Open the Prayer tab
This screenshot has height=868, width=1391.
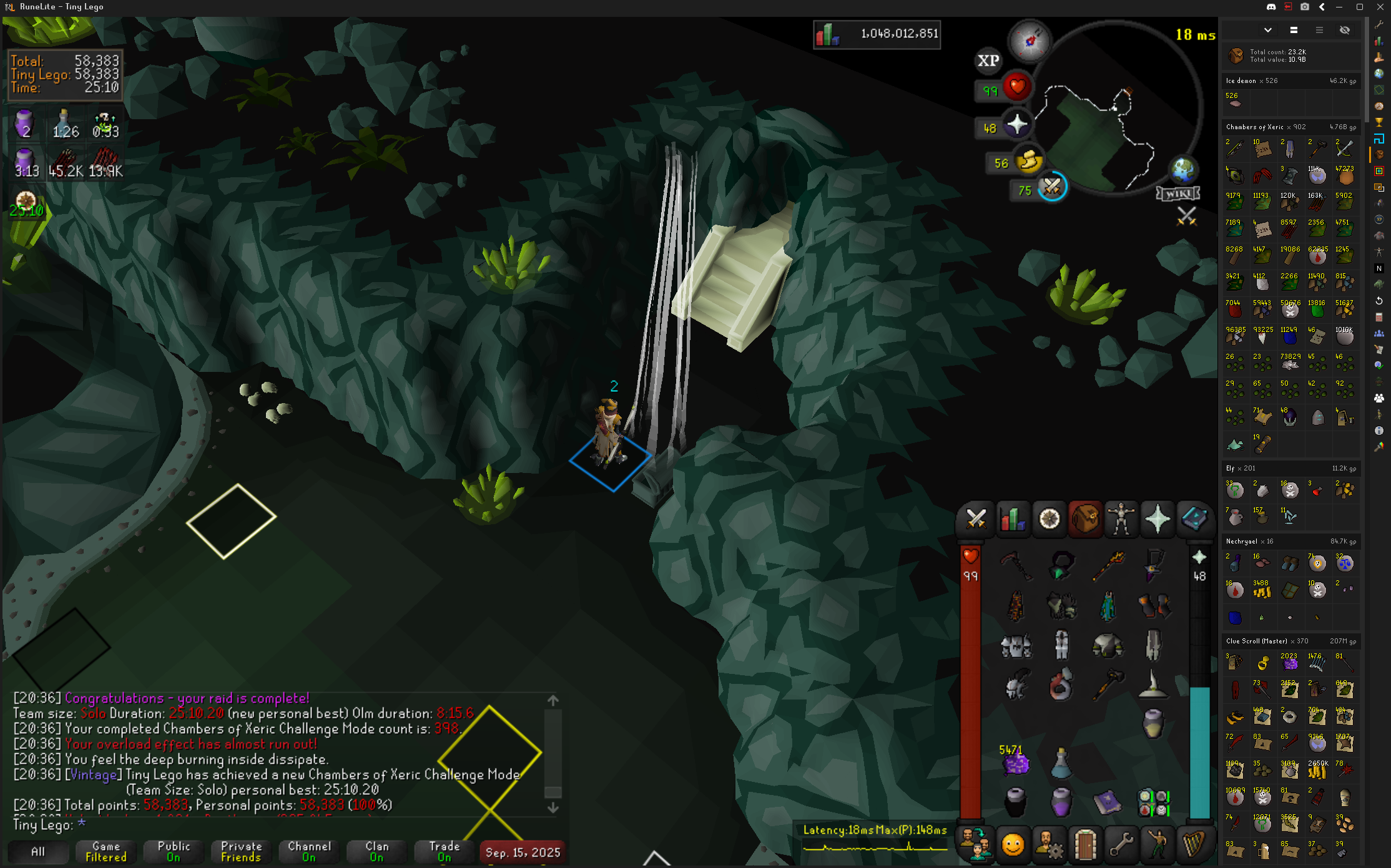click(x=1158, y=519)
